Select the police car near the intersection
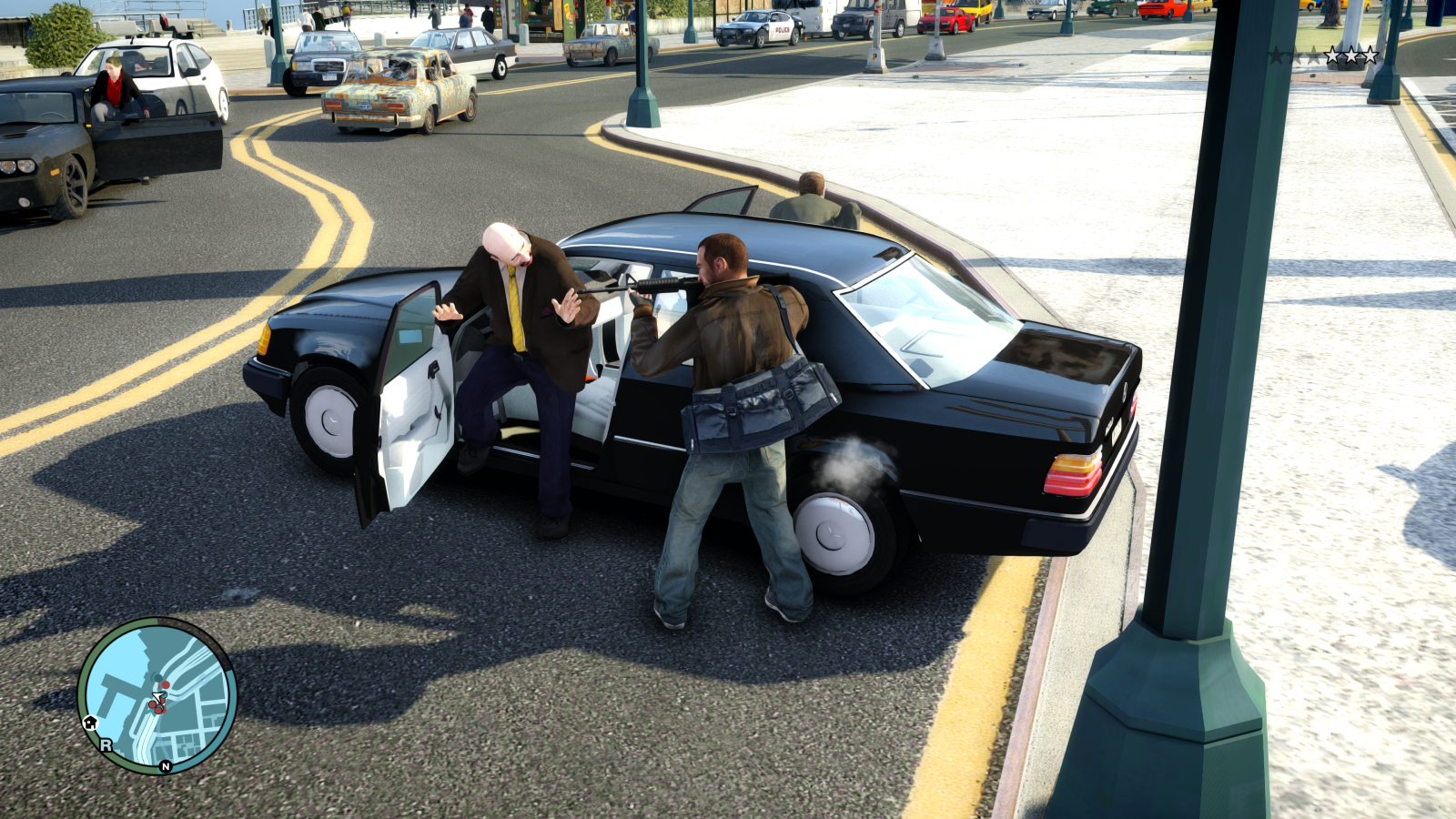The width and height of the screenshot is (1456, 819). click(x=755, y=27)
